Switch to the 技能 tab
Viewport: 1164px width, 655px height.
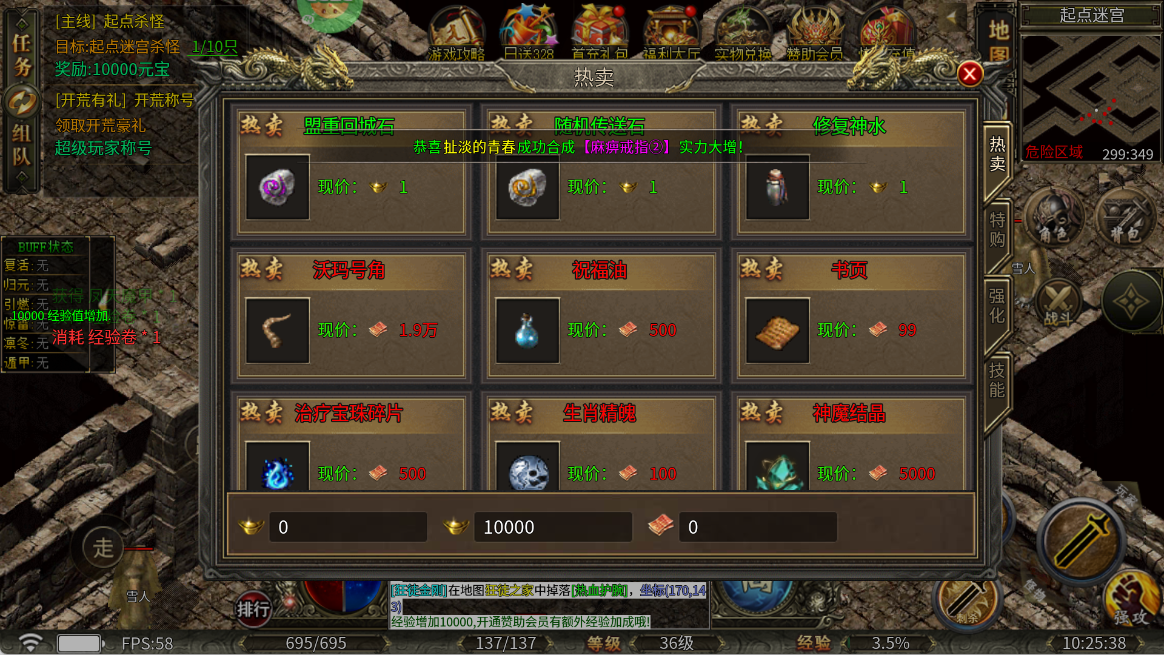click(x=997, y=380)
